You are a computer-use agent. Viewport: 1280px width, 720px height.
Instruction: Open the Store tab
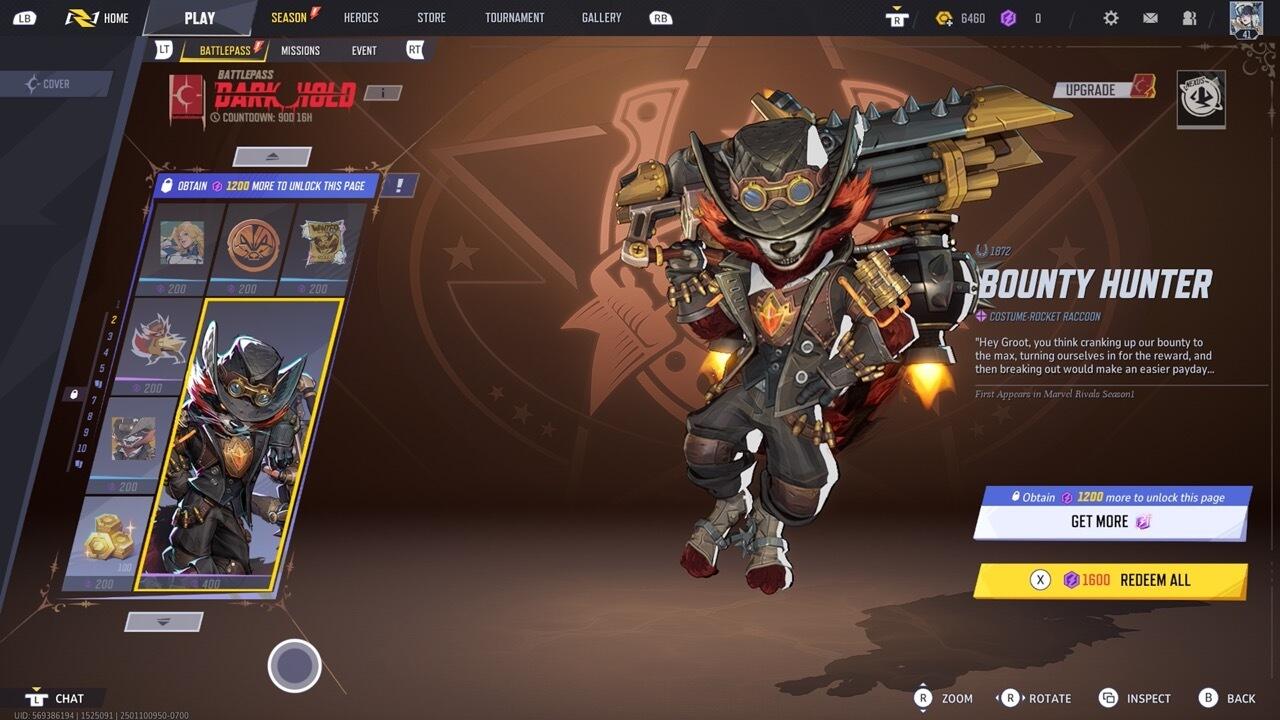click(x=431, y=18)
